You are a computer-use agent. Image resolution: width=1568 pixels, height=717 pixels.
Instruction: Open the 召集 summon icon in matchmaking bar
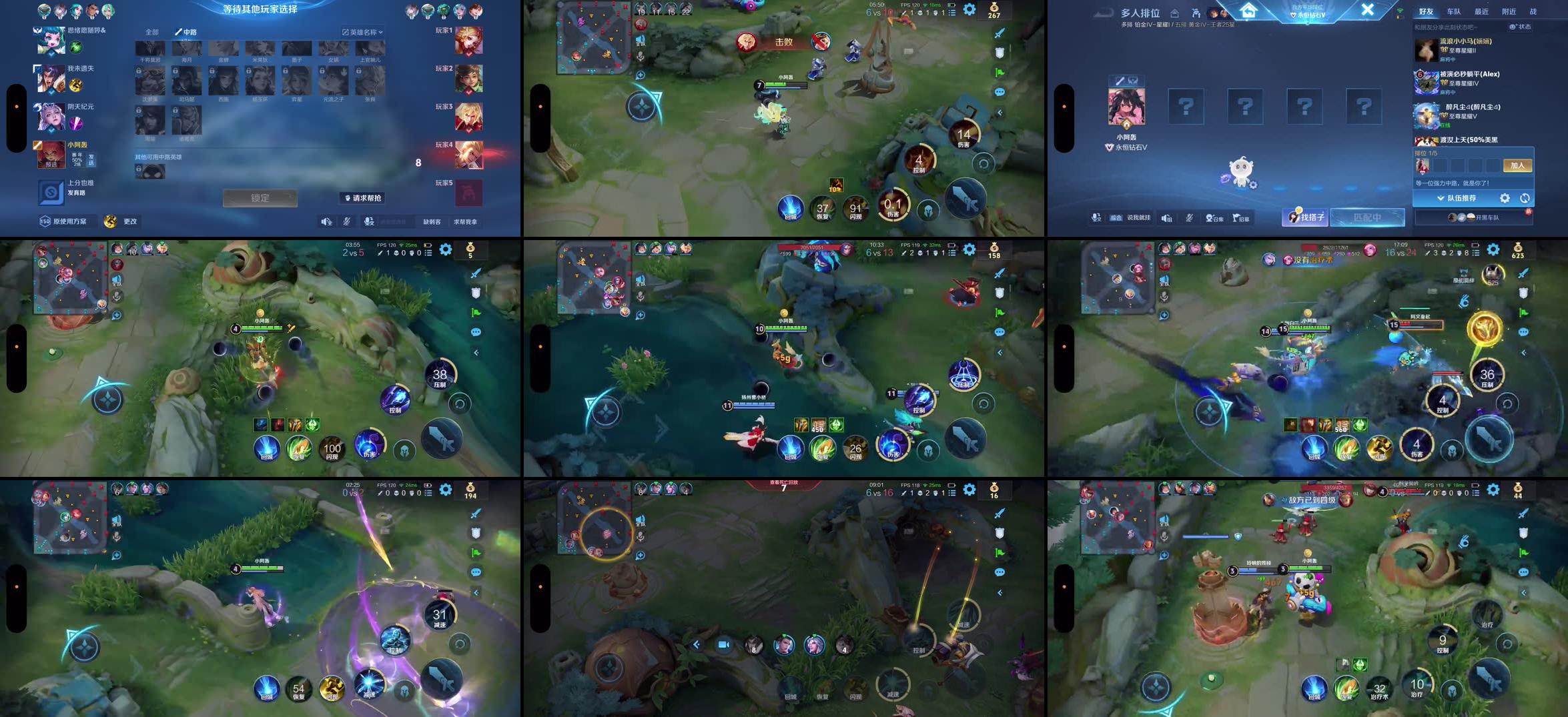[x=1213, y=217]
